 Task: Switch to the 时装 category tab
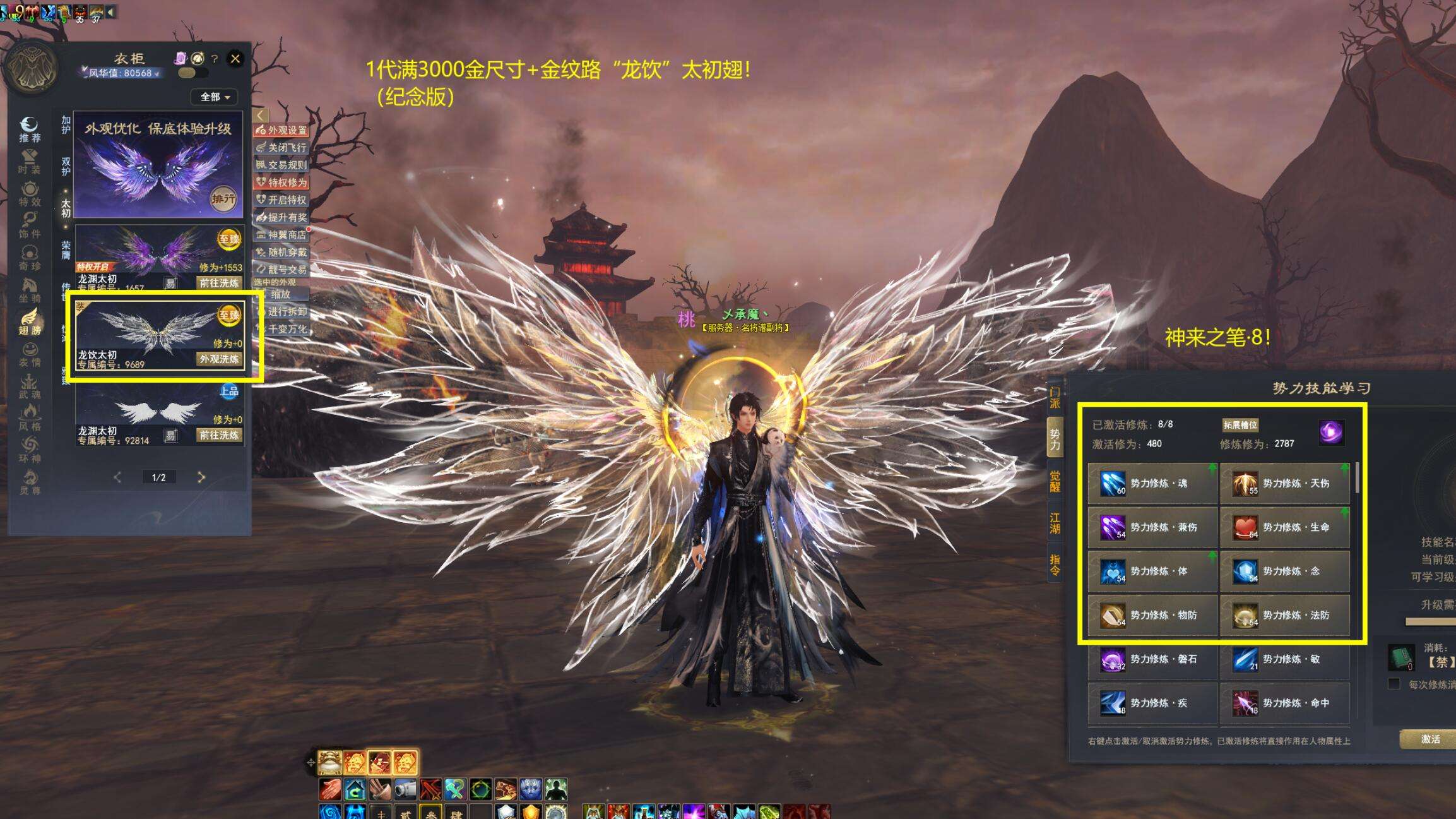point(30,162)
